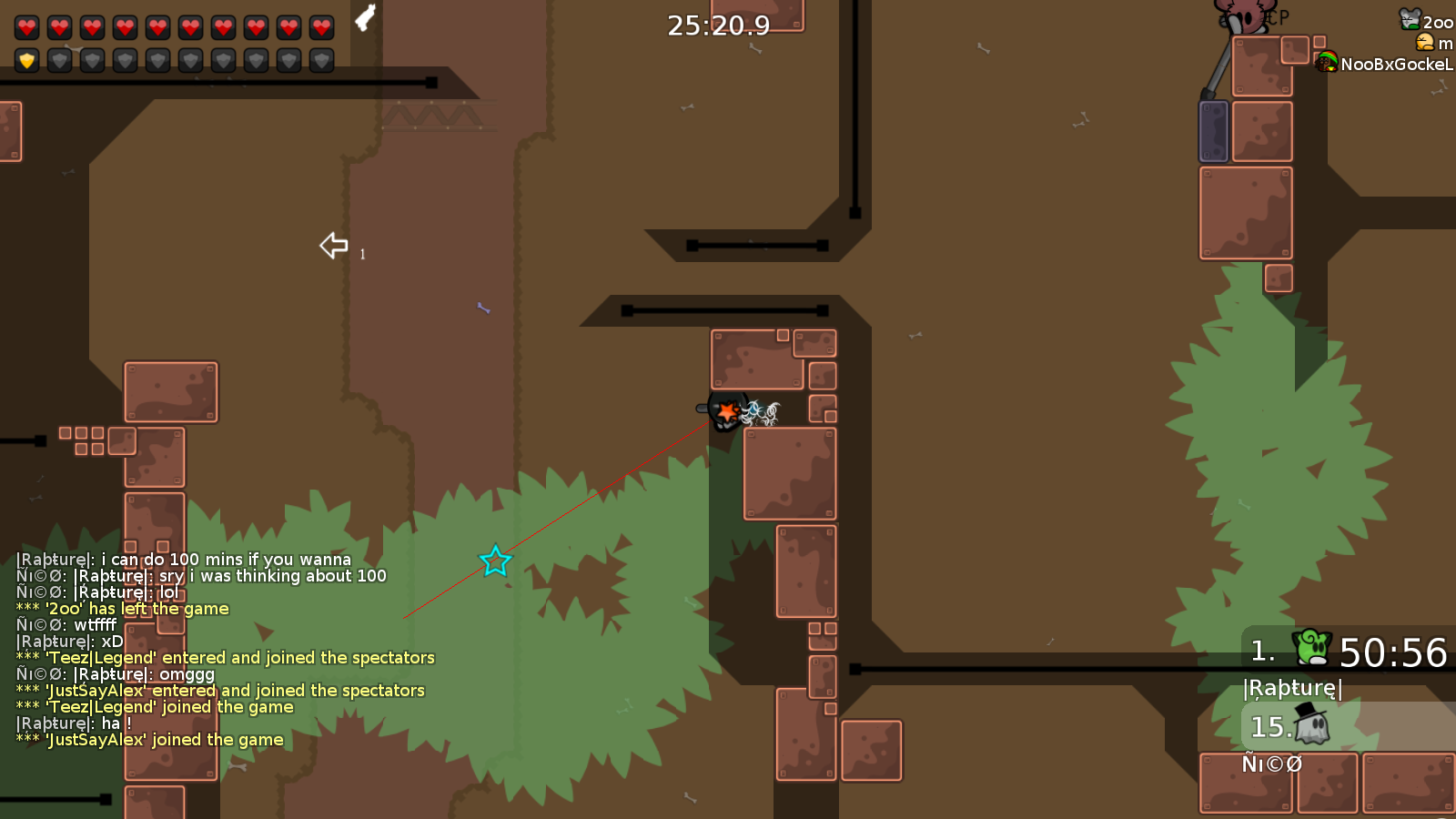Click the player name '2oo' in sidebar
The height and width of the screenshot is (819, 1456).
[1439, 21]
